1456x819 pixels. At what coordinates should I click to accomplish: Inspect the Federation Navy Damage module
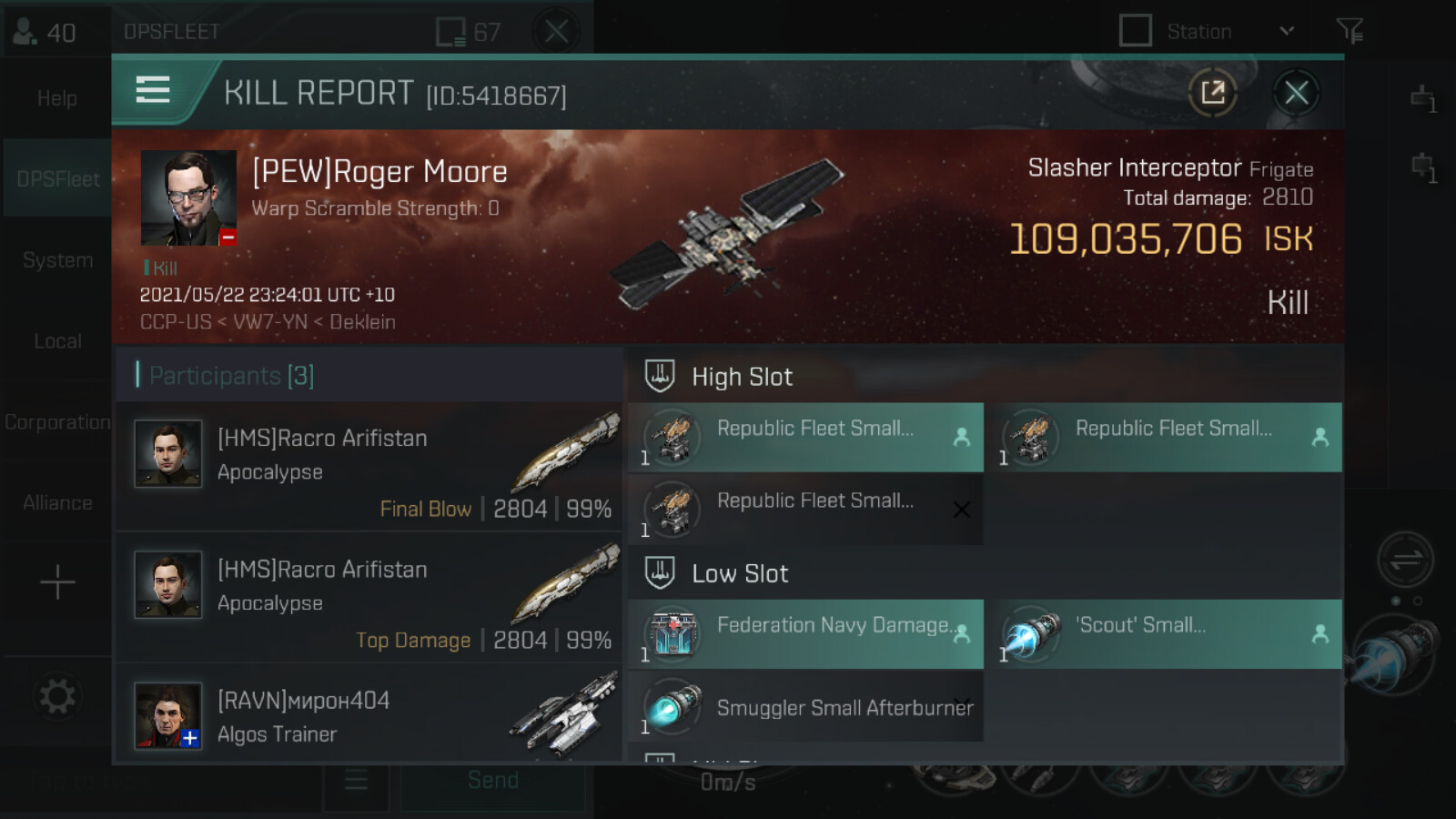coord(805,634)
